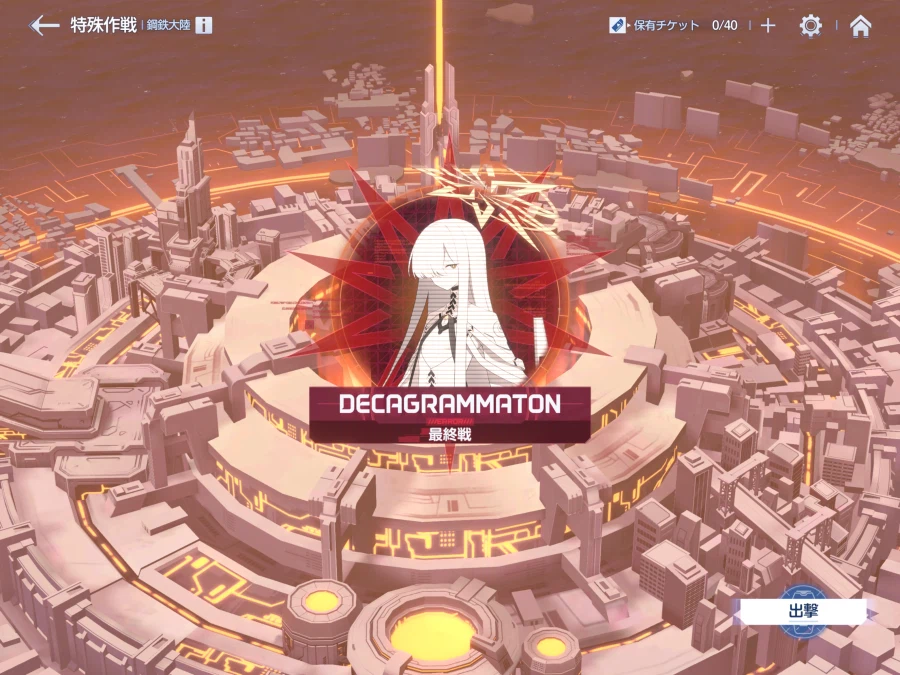Go back using the arrow button

44,26
